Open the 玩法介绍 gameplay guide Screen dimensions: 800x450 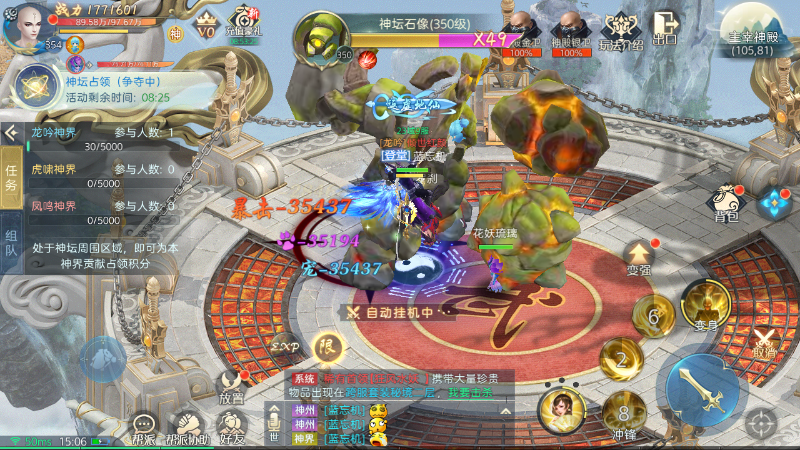pyautogui.click(x=620, y=29)
